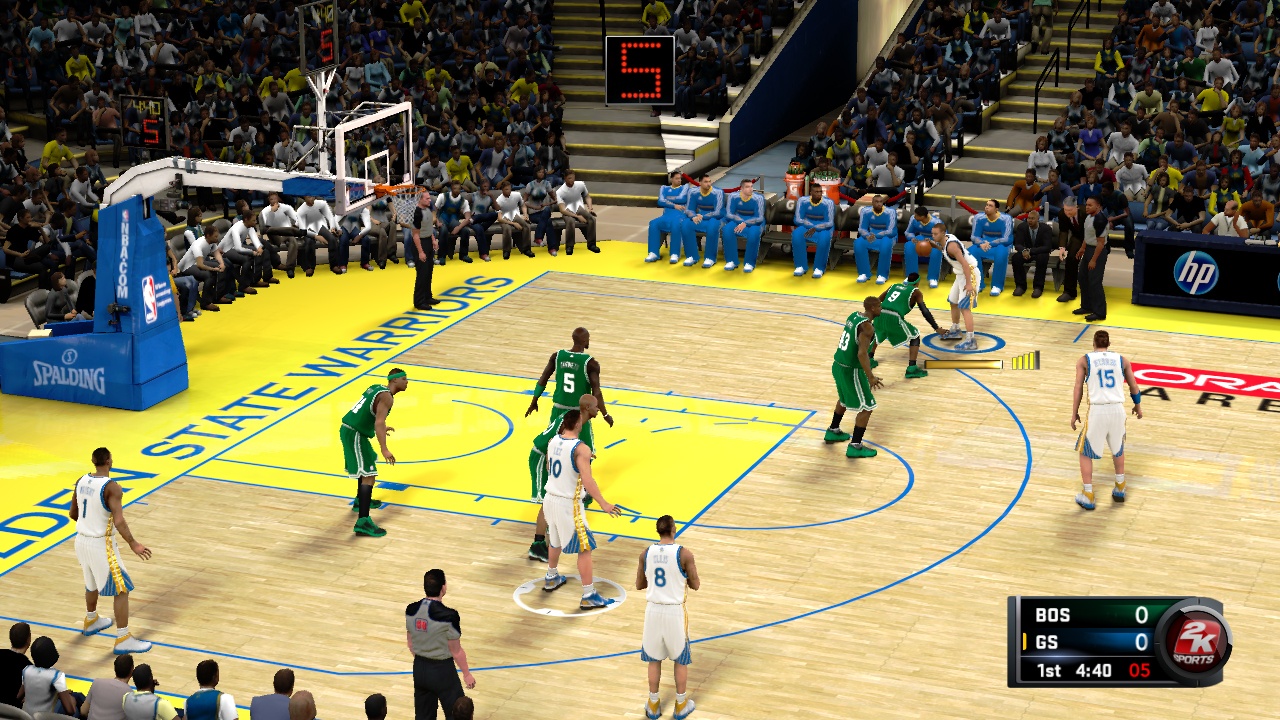Click the 1st quarter indicator

pos(1047,670)
